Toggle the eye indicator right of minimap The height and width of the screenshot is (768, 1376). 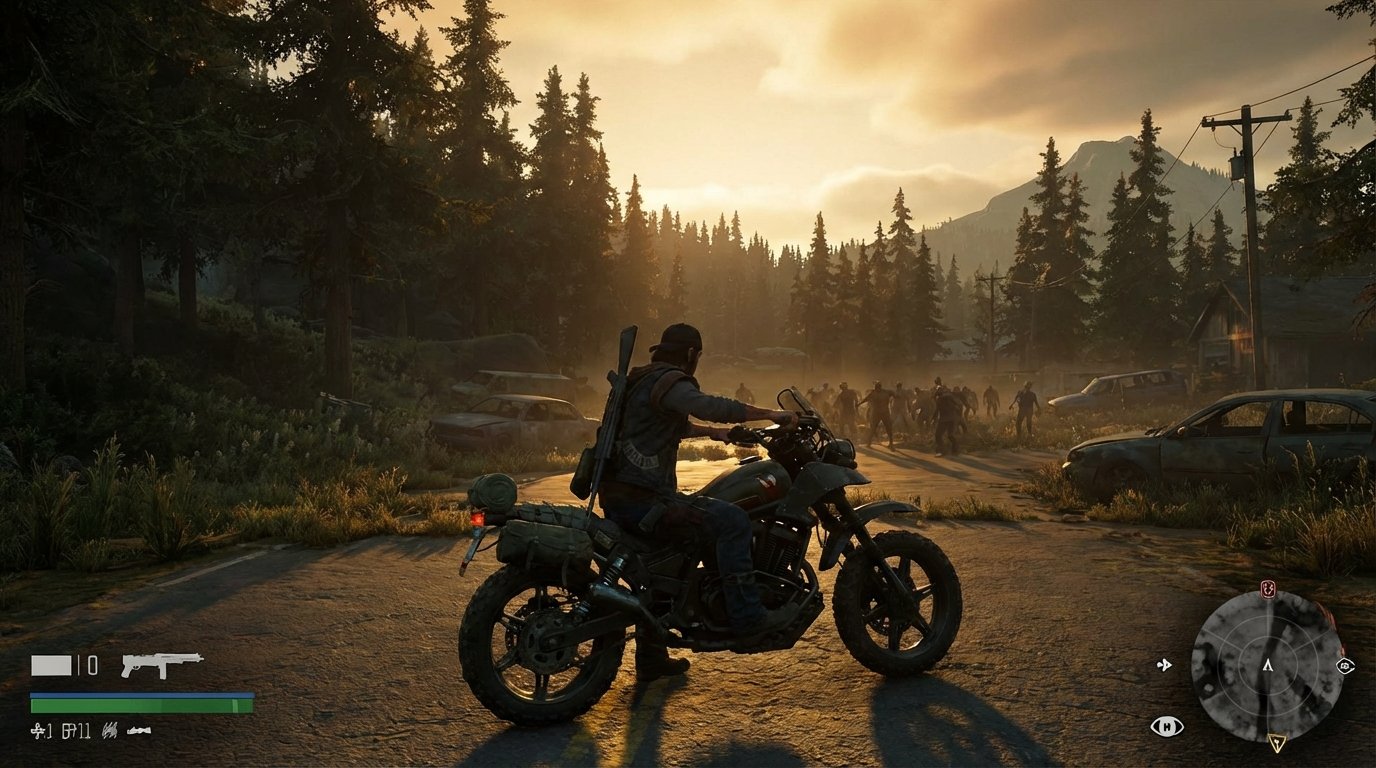tap(1346, 667)
